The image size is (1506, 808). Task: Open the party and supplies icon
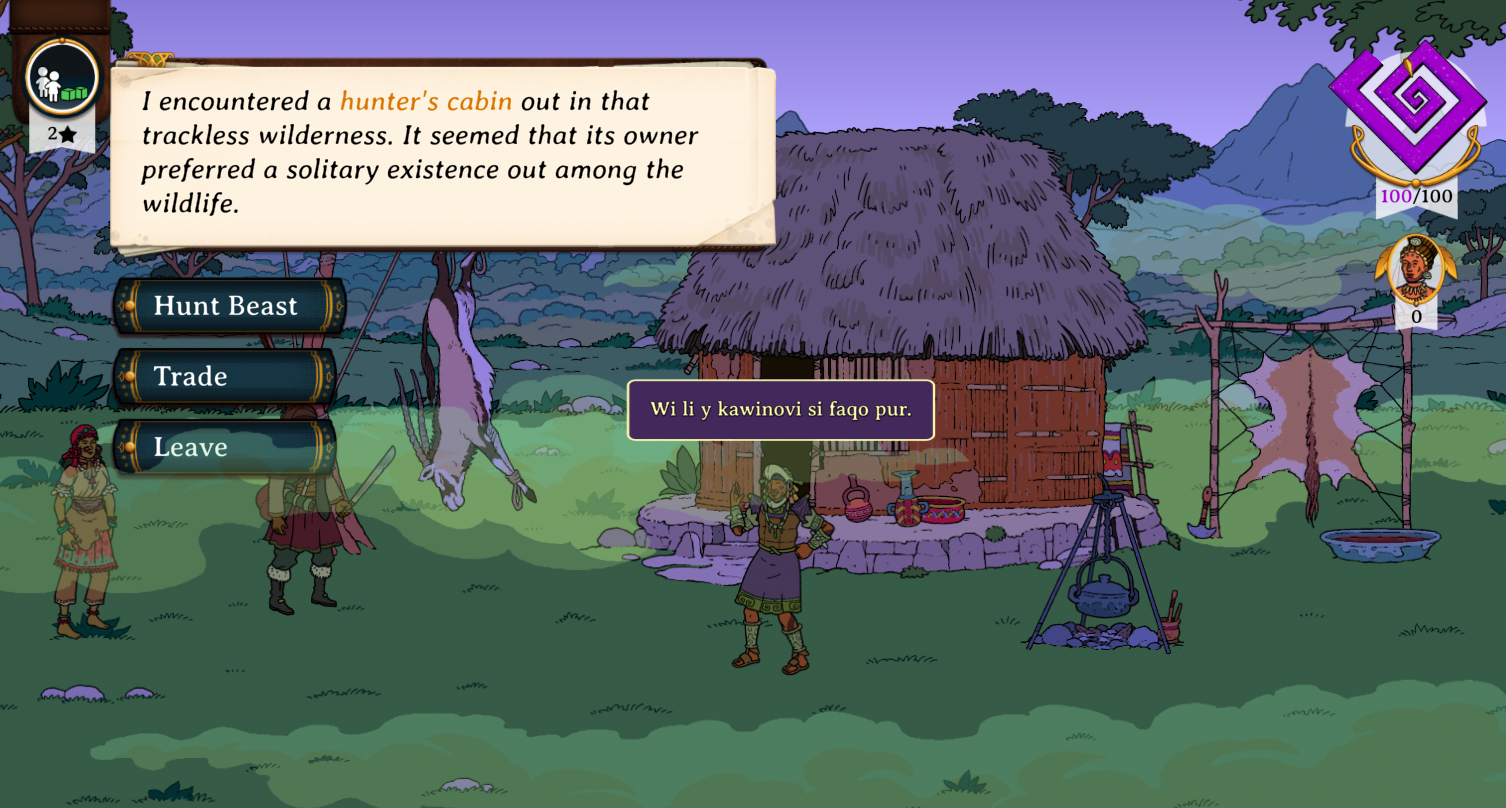[x=62, y=79]
